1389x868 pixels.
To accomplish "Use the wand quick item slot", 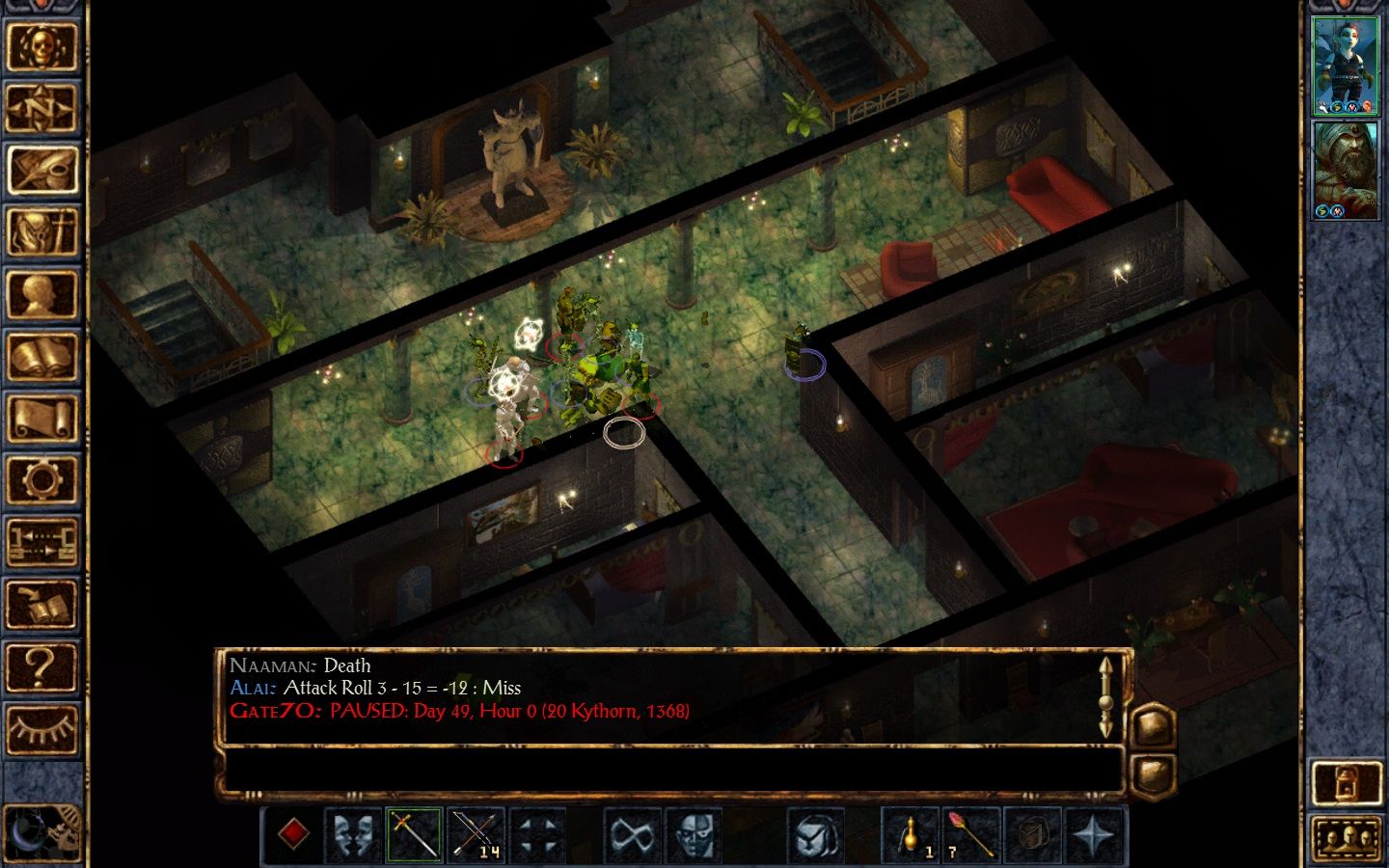I will point(970,834).
